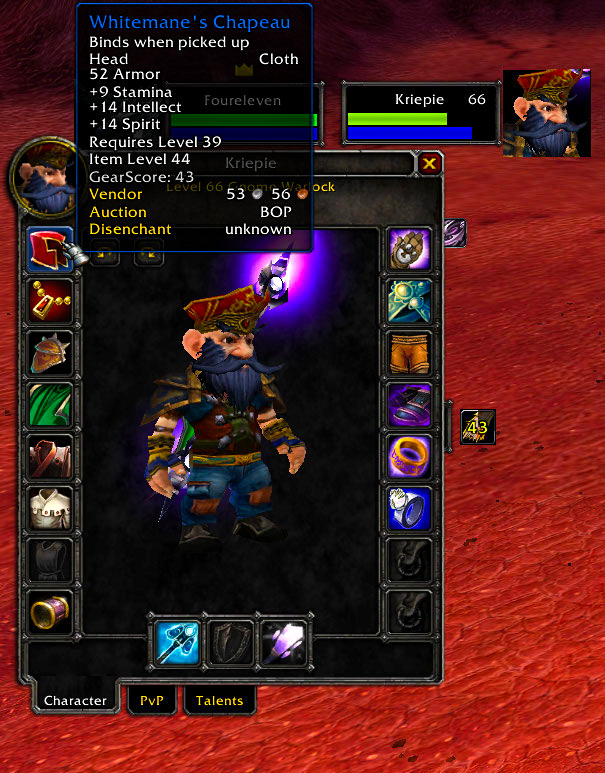Choose the green cloak slot

50,405
